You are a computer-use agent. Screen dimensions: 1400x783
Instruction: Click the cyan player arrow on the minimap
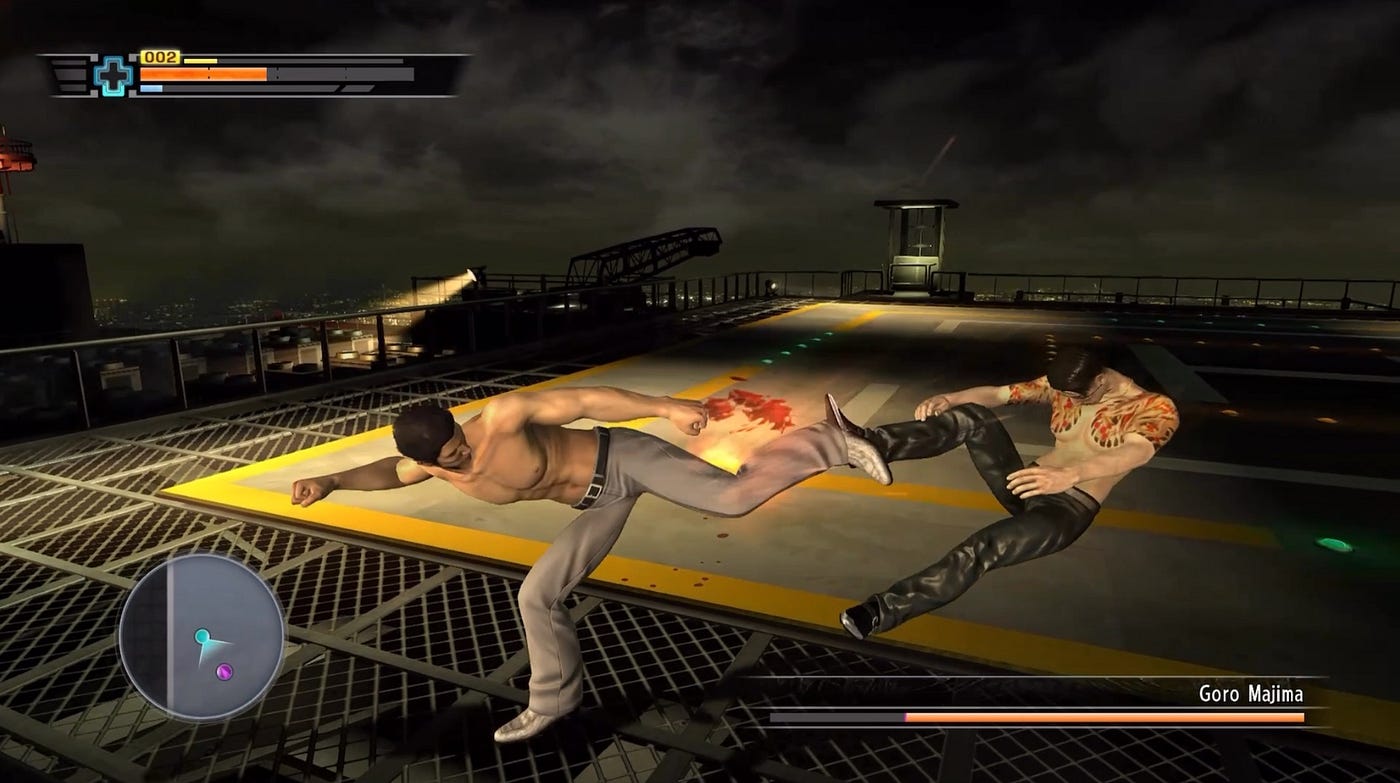[x=203, y=636]
